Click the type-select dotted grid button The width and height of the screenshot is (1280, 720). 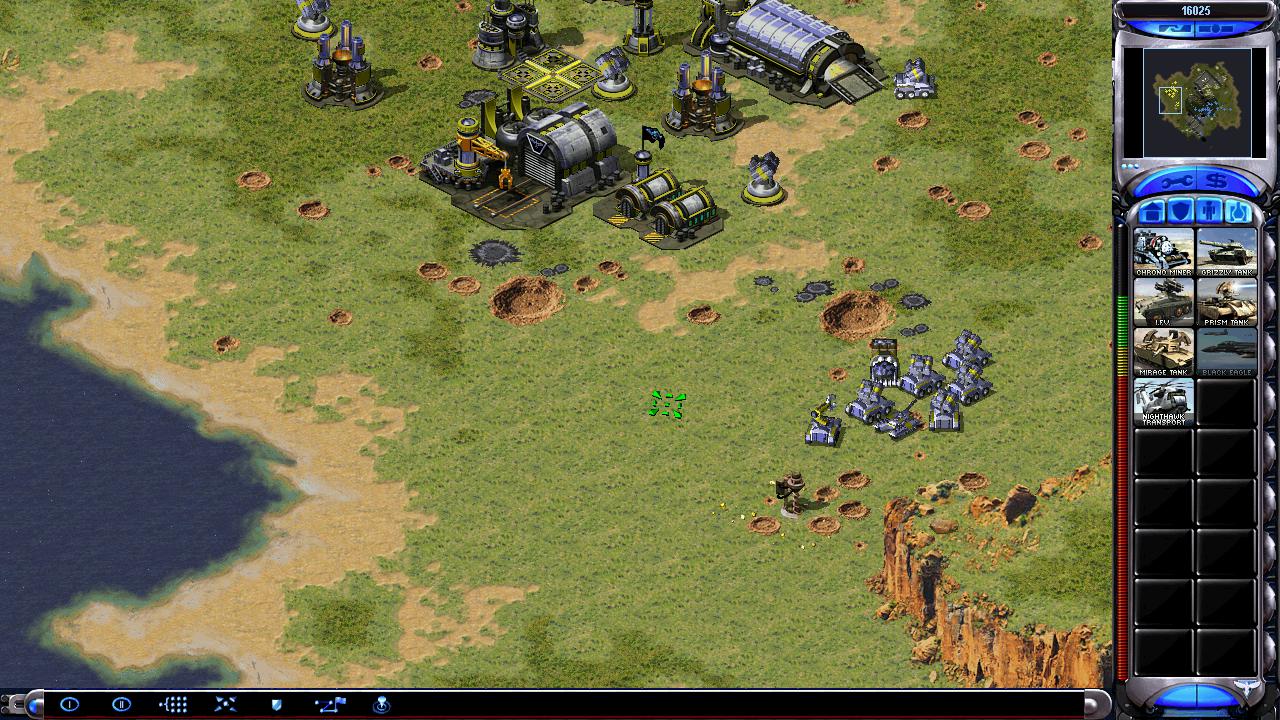tap(173, 705)
